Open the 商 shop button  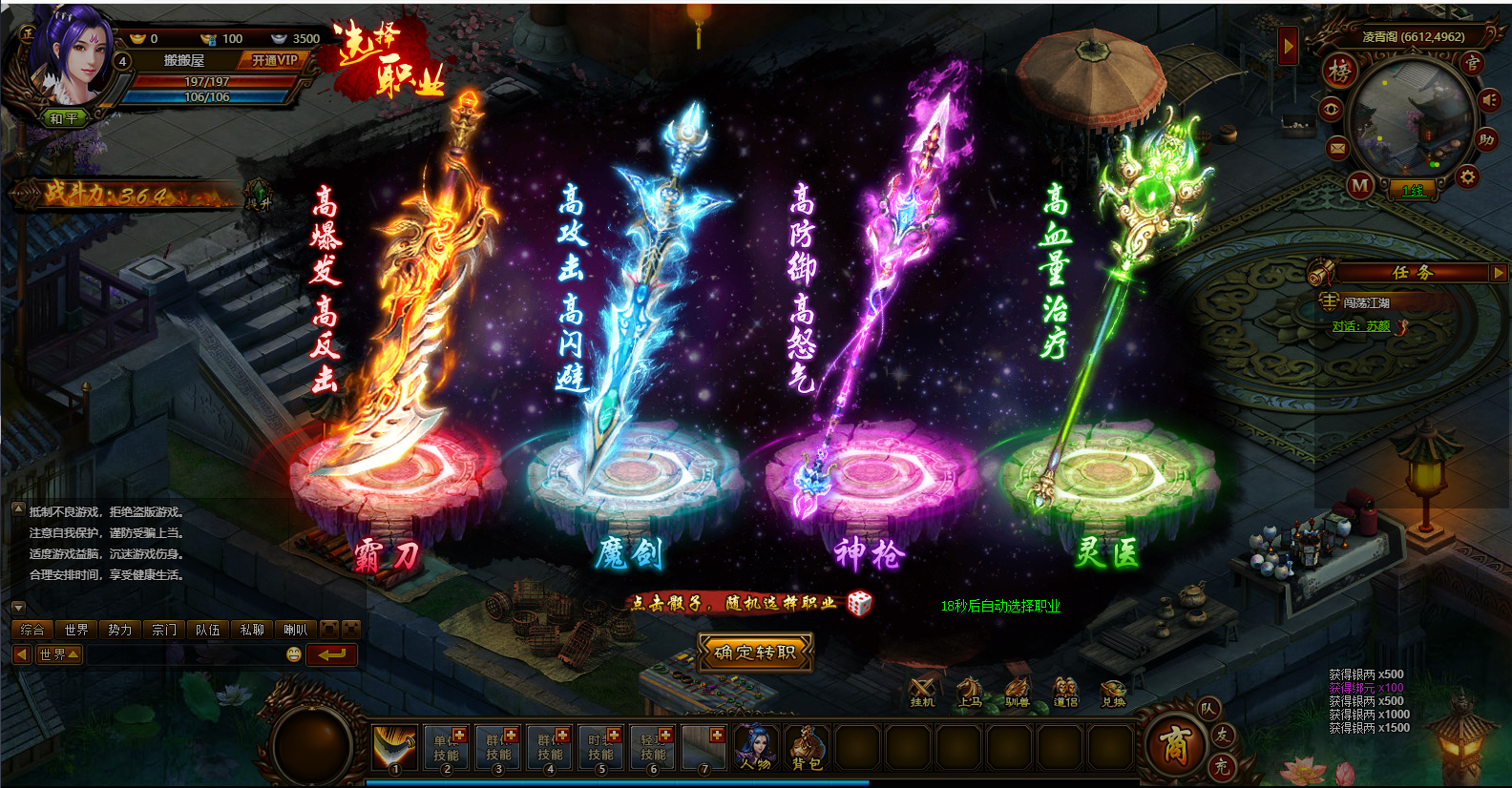(x=1173, y=744)
